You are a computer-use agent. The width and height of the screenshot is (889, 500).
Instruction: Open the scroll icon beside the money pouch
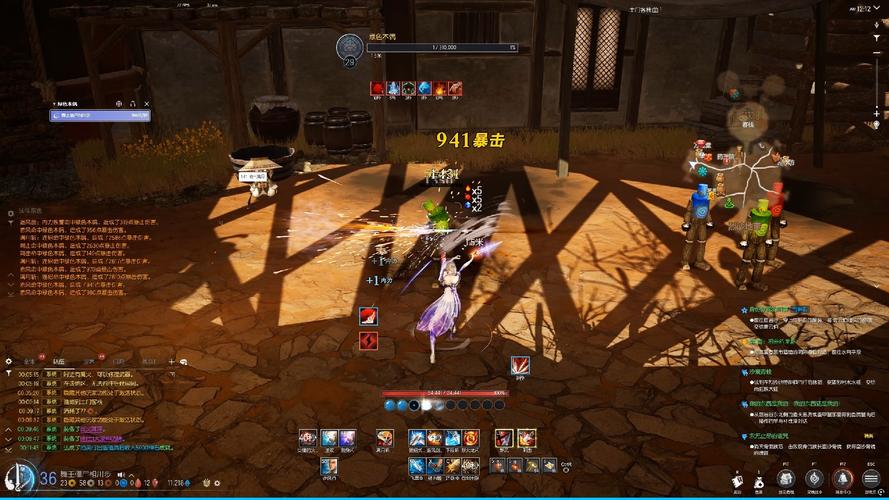click(x=737, y=481)
